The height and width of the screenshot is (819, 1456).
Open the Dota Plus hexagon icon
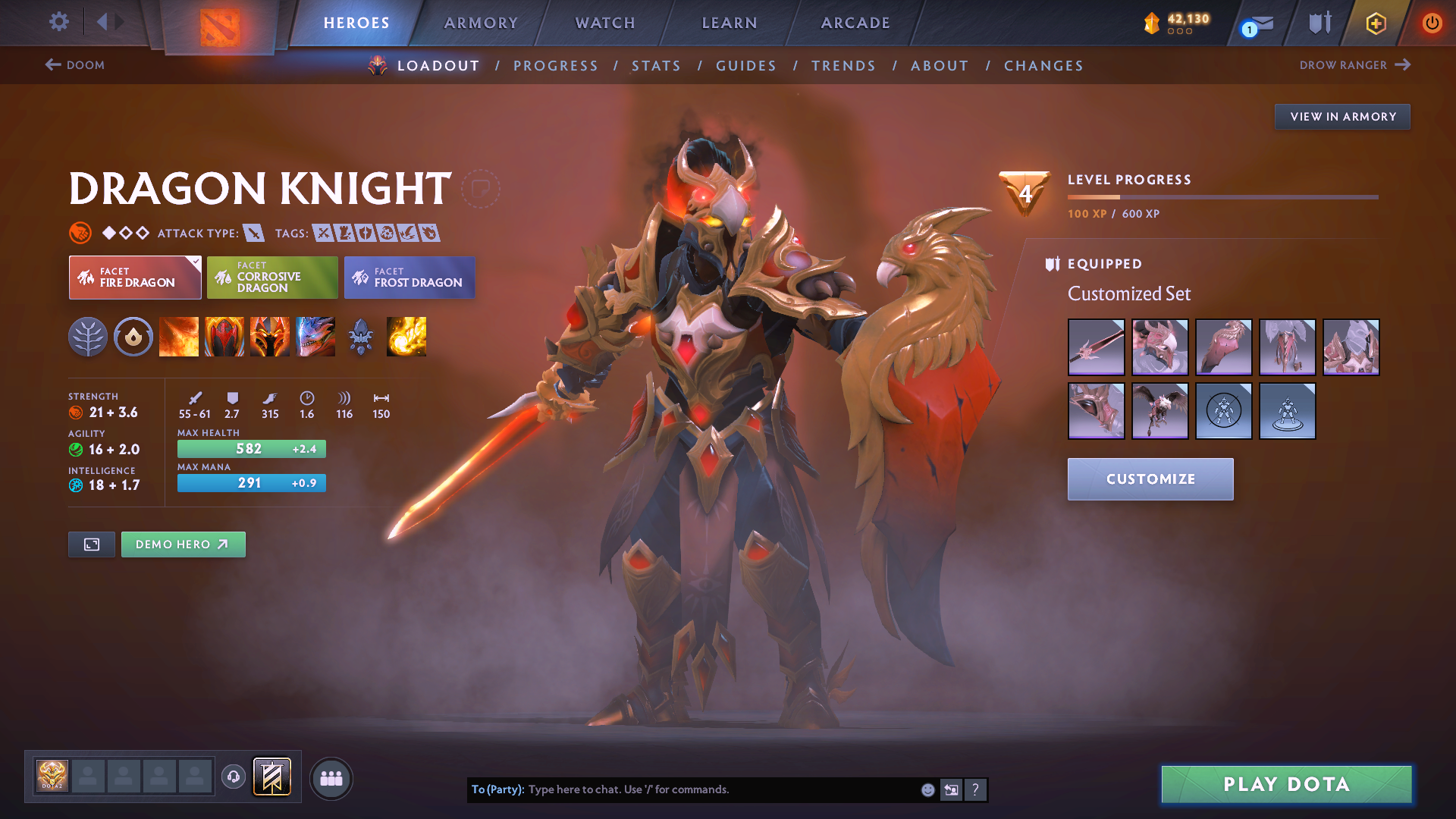click(1375, 23)
